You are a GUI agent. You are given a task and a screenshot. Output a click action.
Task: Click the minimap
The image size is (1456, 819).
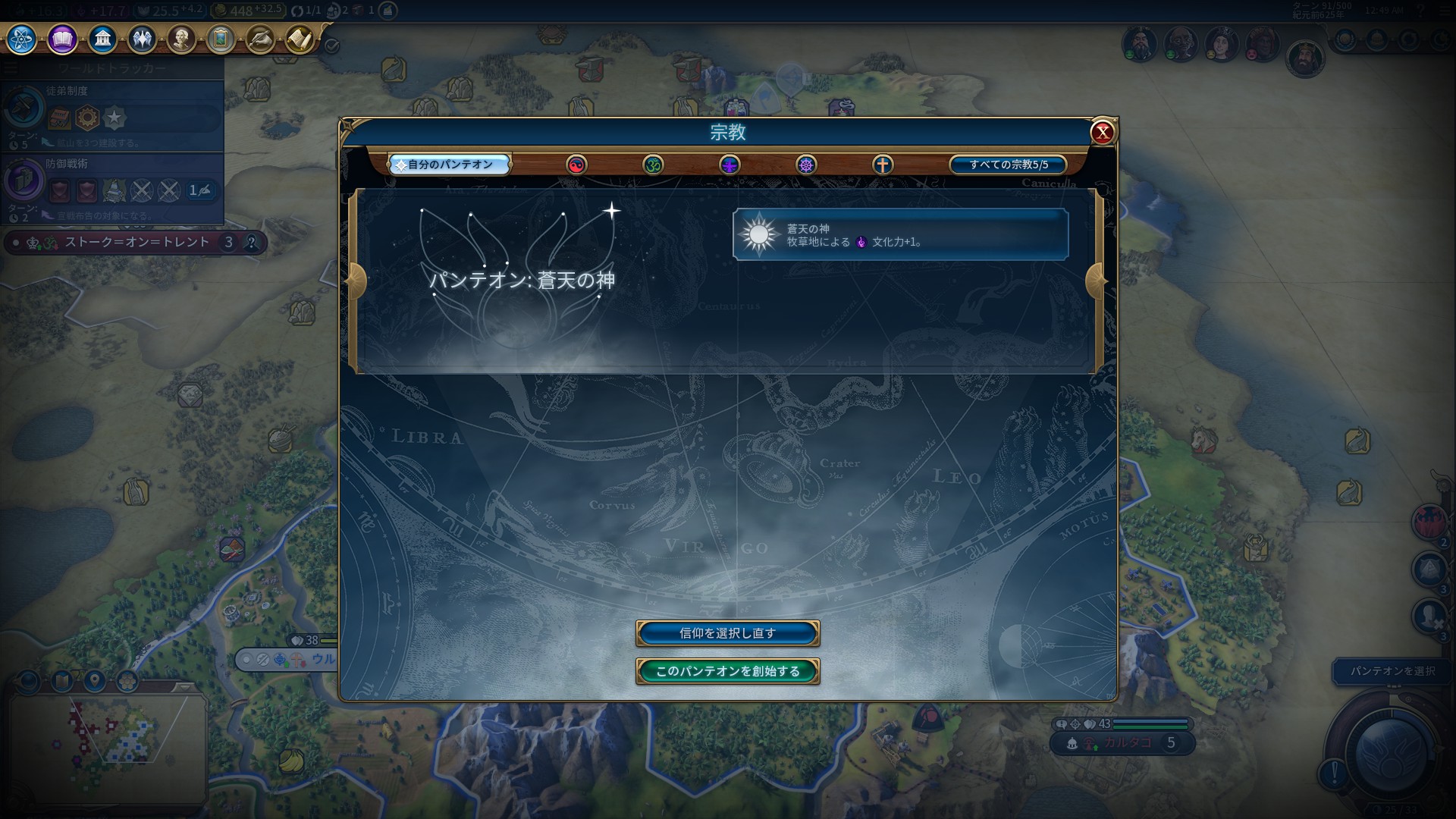tap(106, 739)
